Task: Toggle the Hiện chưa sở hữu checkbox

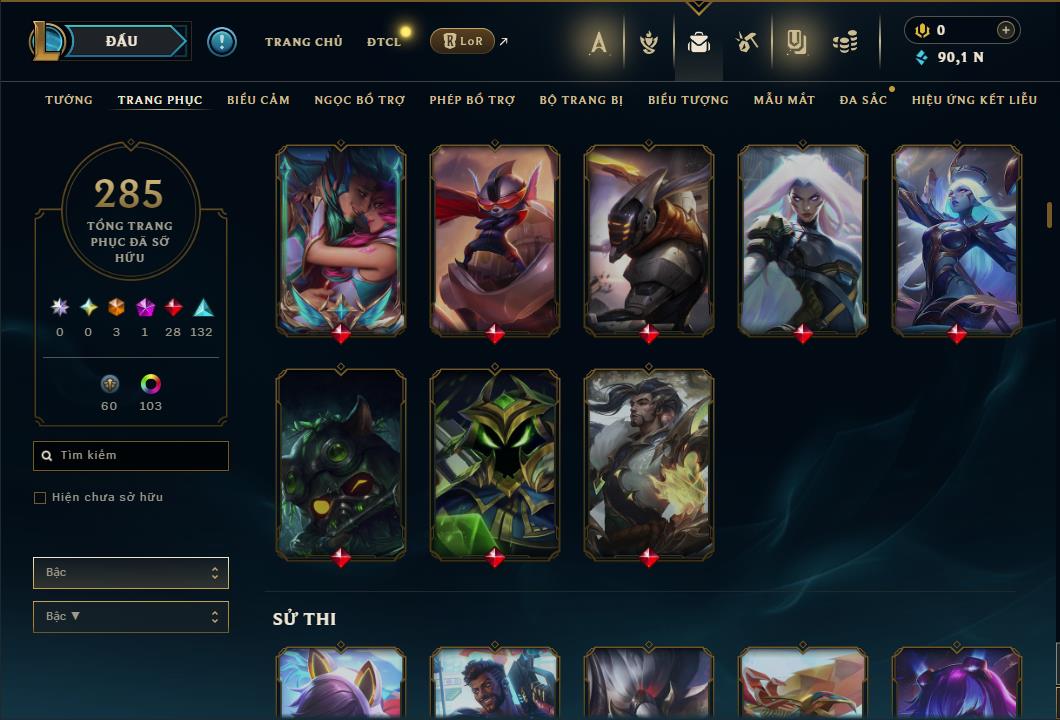Action: (x=40, y=498)
